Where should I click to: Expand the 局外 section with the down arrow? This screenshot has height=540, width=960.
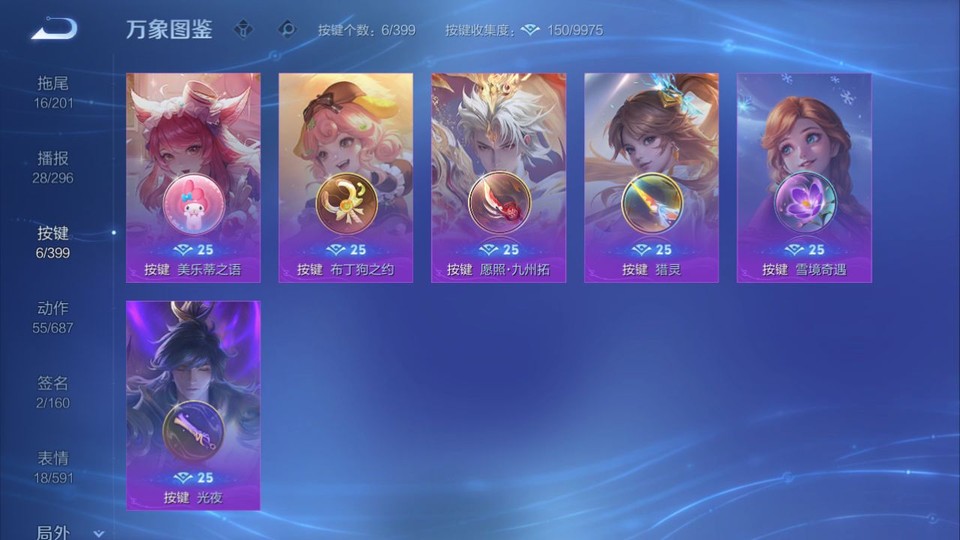pyautogui.click(x=98, y=534)
